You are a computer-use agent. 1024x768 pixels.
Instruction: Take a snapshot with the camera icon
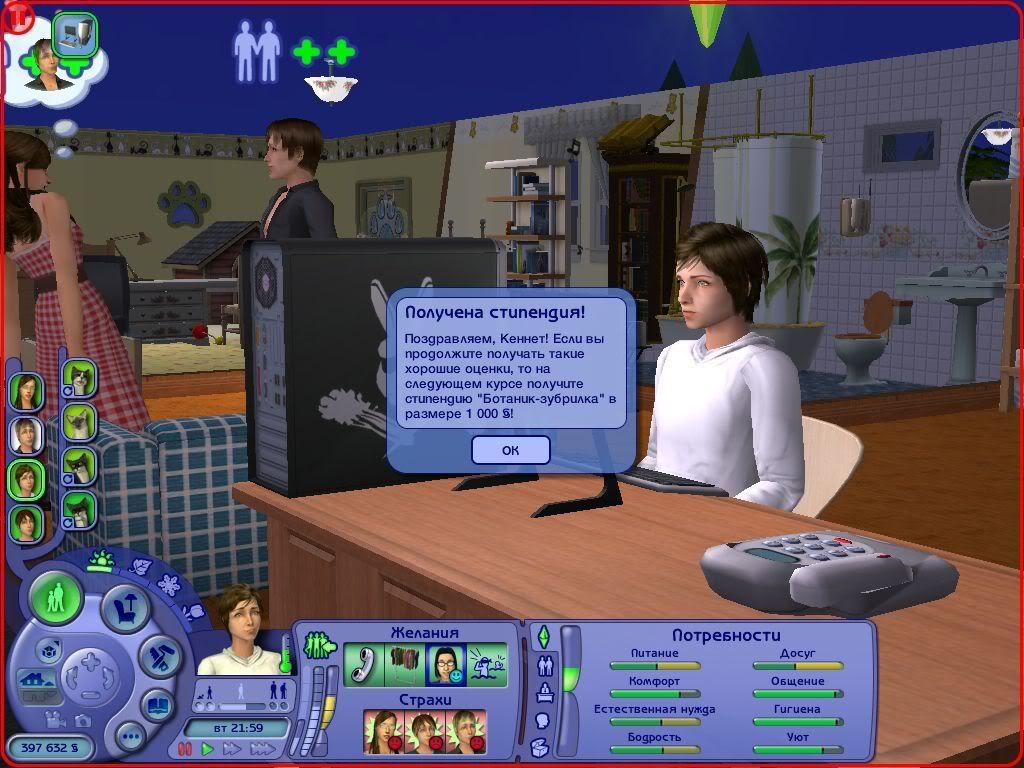point(81,720)
